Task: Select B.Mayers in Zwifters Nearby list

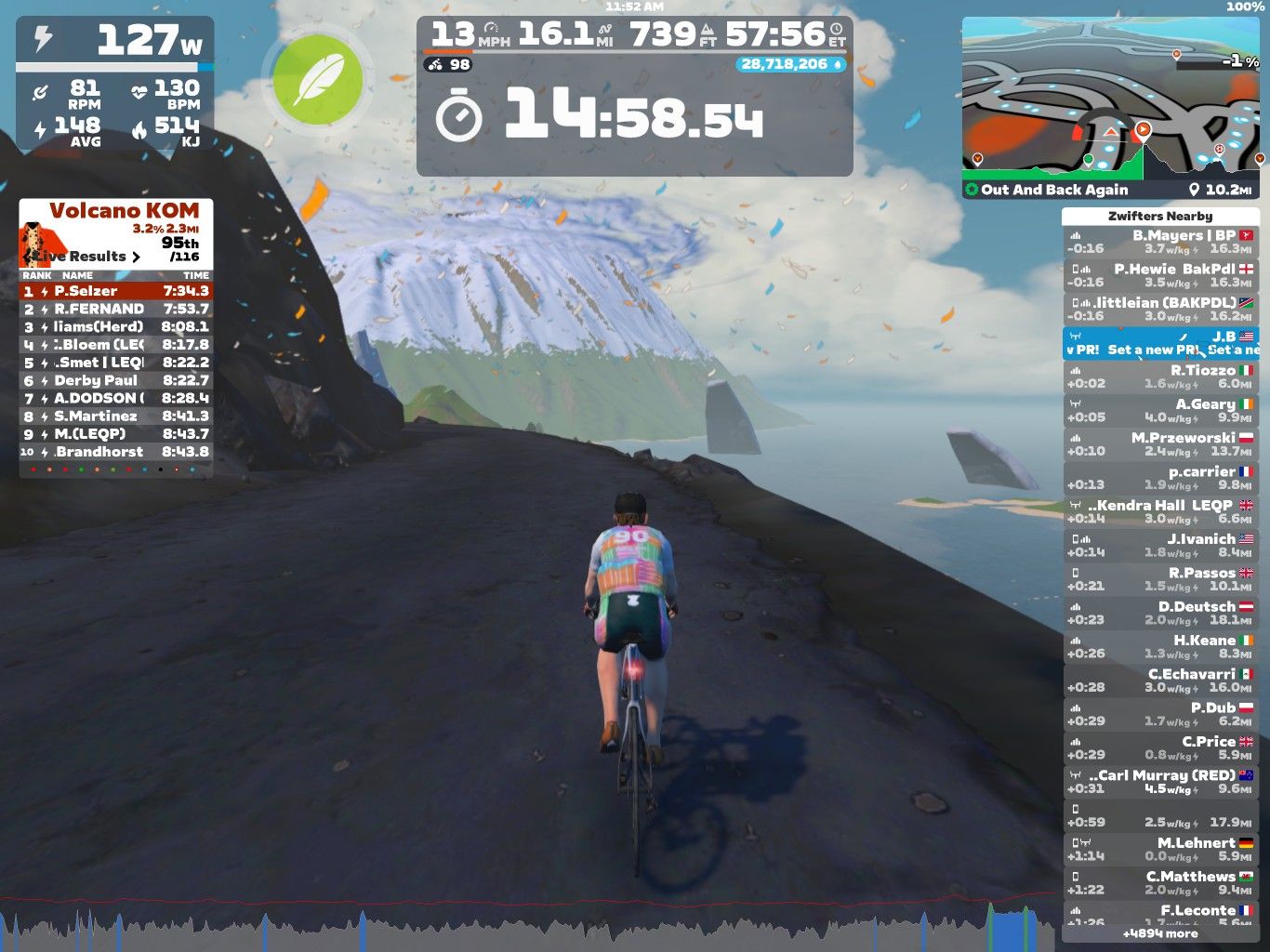Action: tap(1160, 242)
